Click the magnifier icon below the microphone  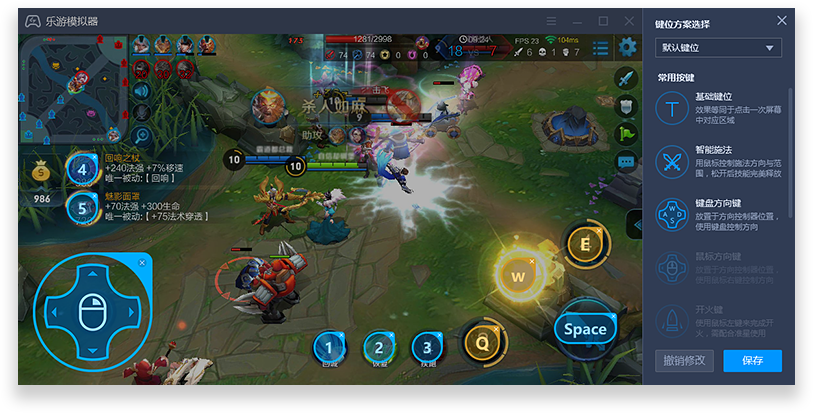point(141,134)
